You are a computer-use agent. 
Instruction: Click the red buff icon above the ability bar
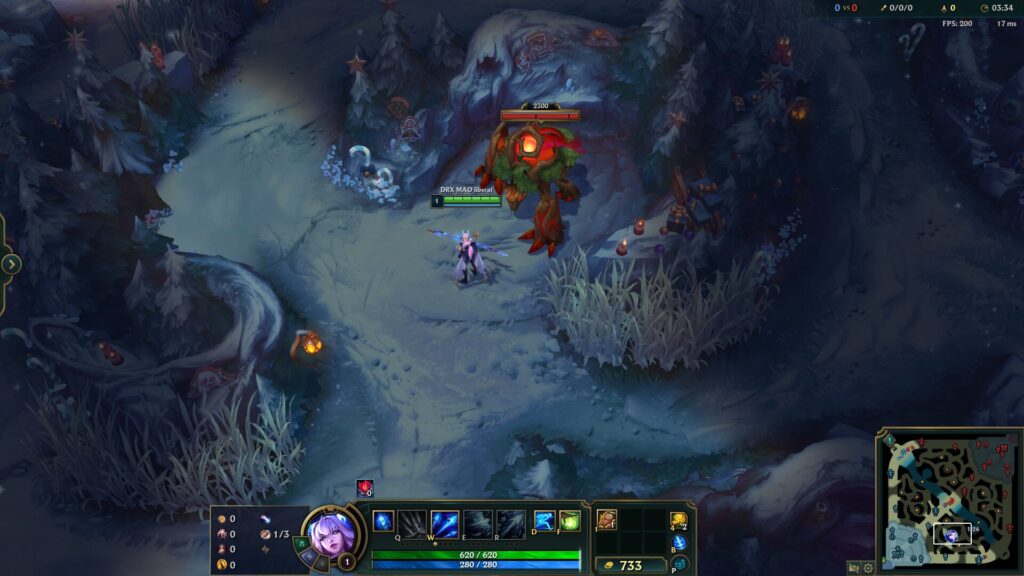click(x=365, y=488)
